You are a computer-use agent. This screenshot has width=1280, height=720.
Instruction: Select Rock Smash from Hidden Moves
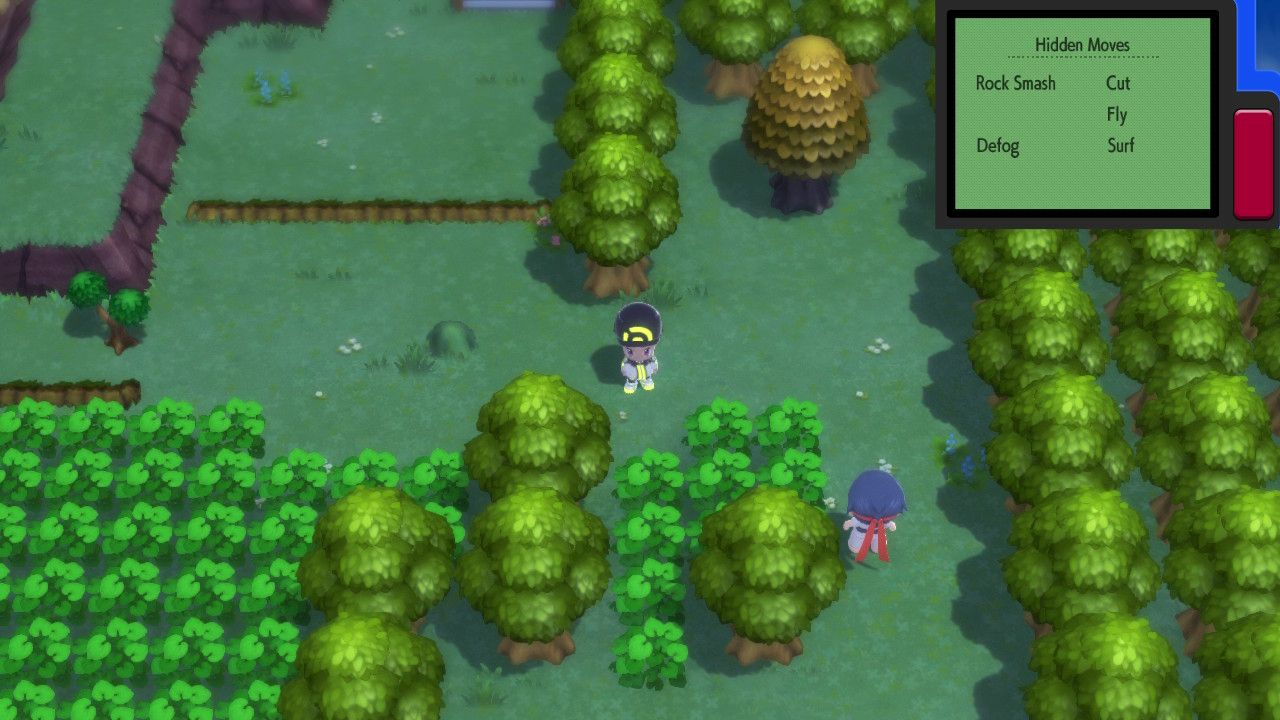point(1015,84)
